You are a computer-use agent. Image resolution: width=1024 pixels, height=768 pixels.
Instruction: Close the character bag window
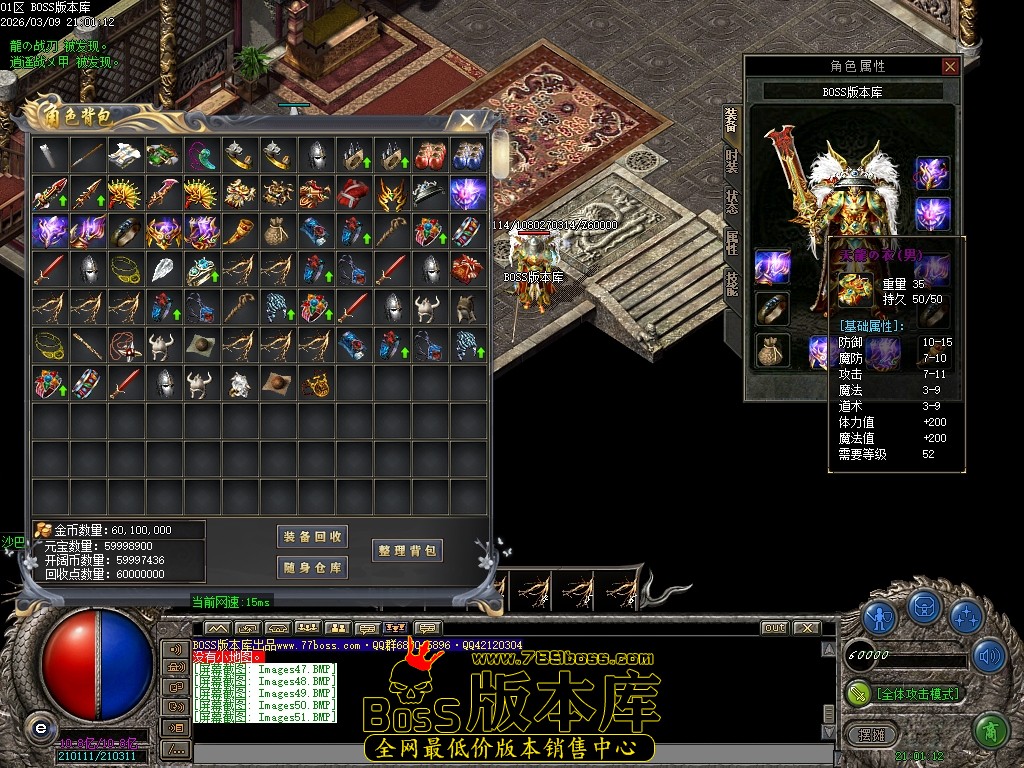[465, 120]
